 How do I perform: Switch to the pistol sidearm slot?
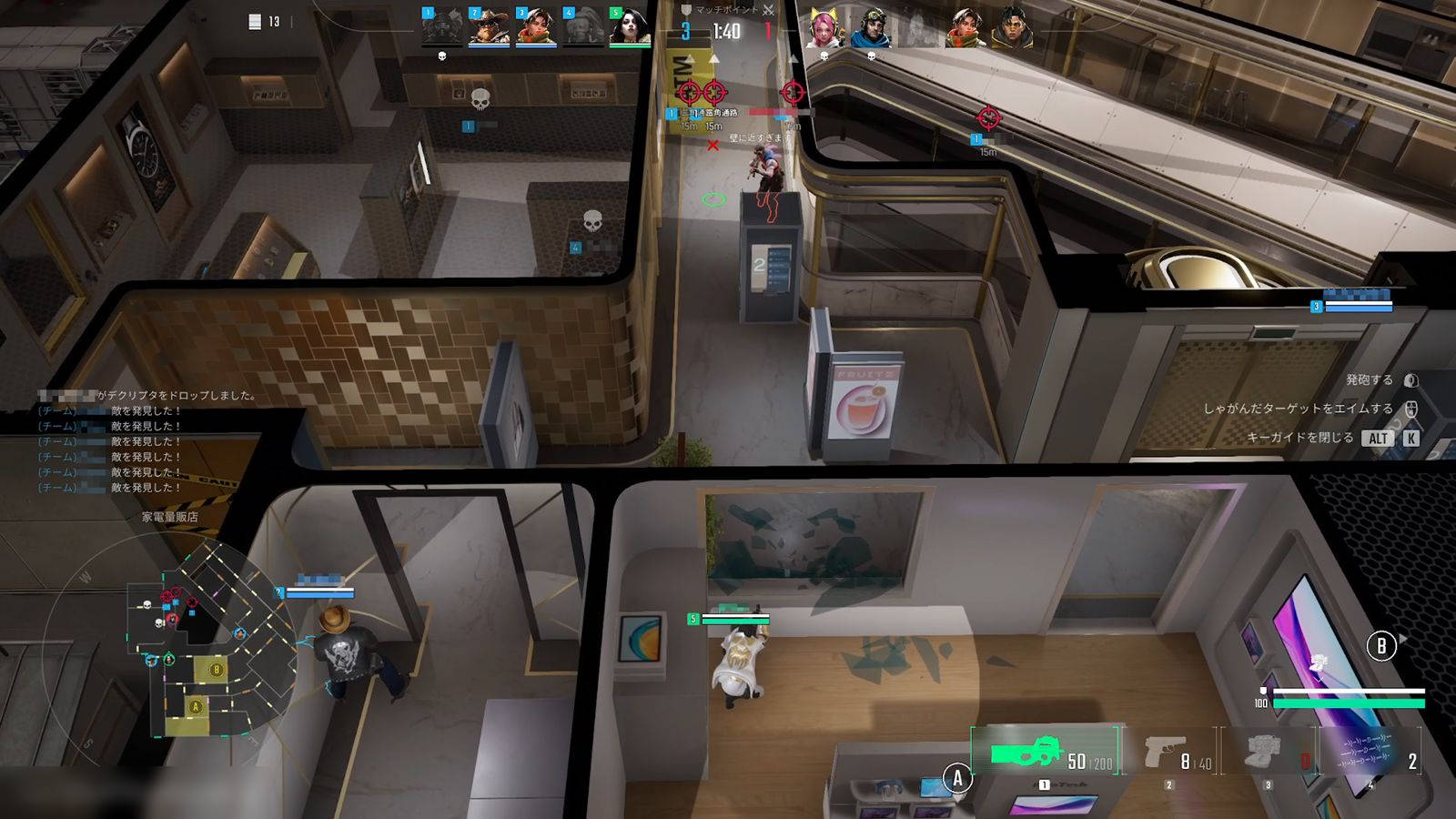[1172, 753]
